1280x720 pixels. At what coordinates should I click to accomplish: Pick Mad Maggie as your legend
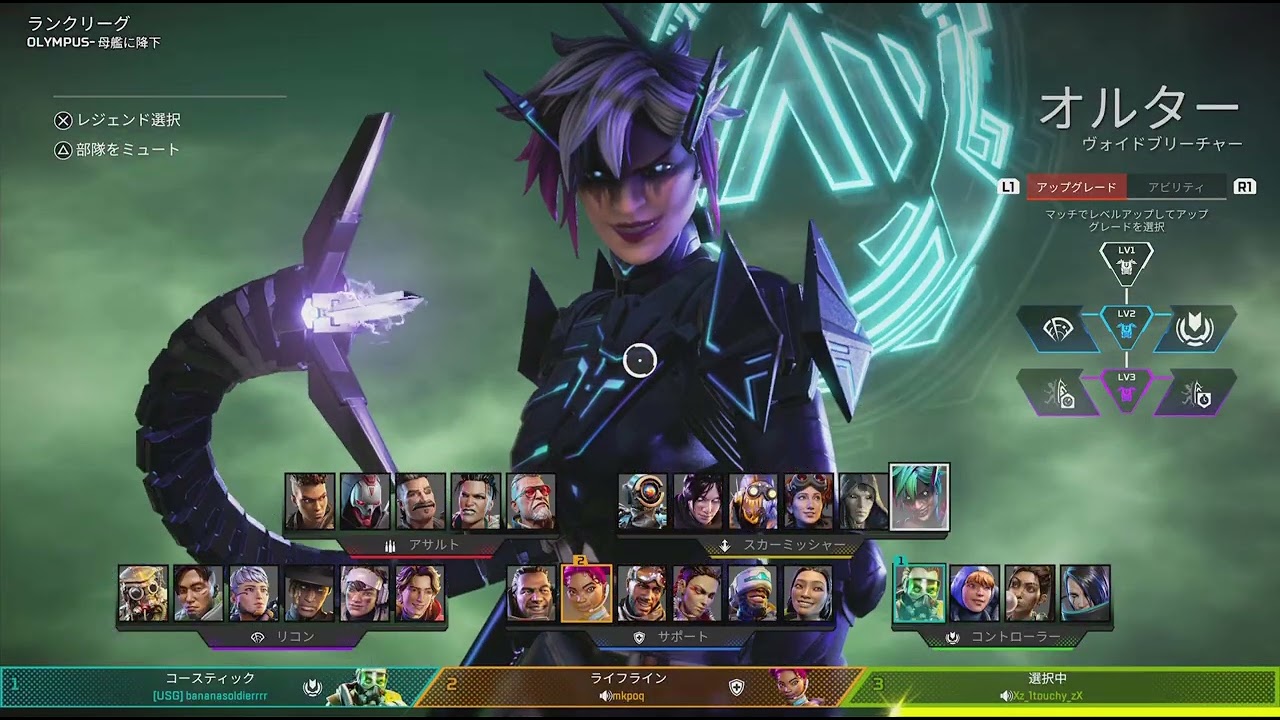475,501
